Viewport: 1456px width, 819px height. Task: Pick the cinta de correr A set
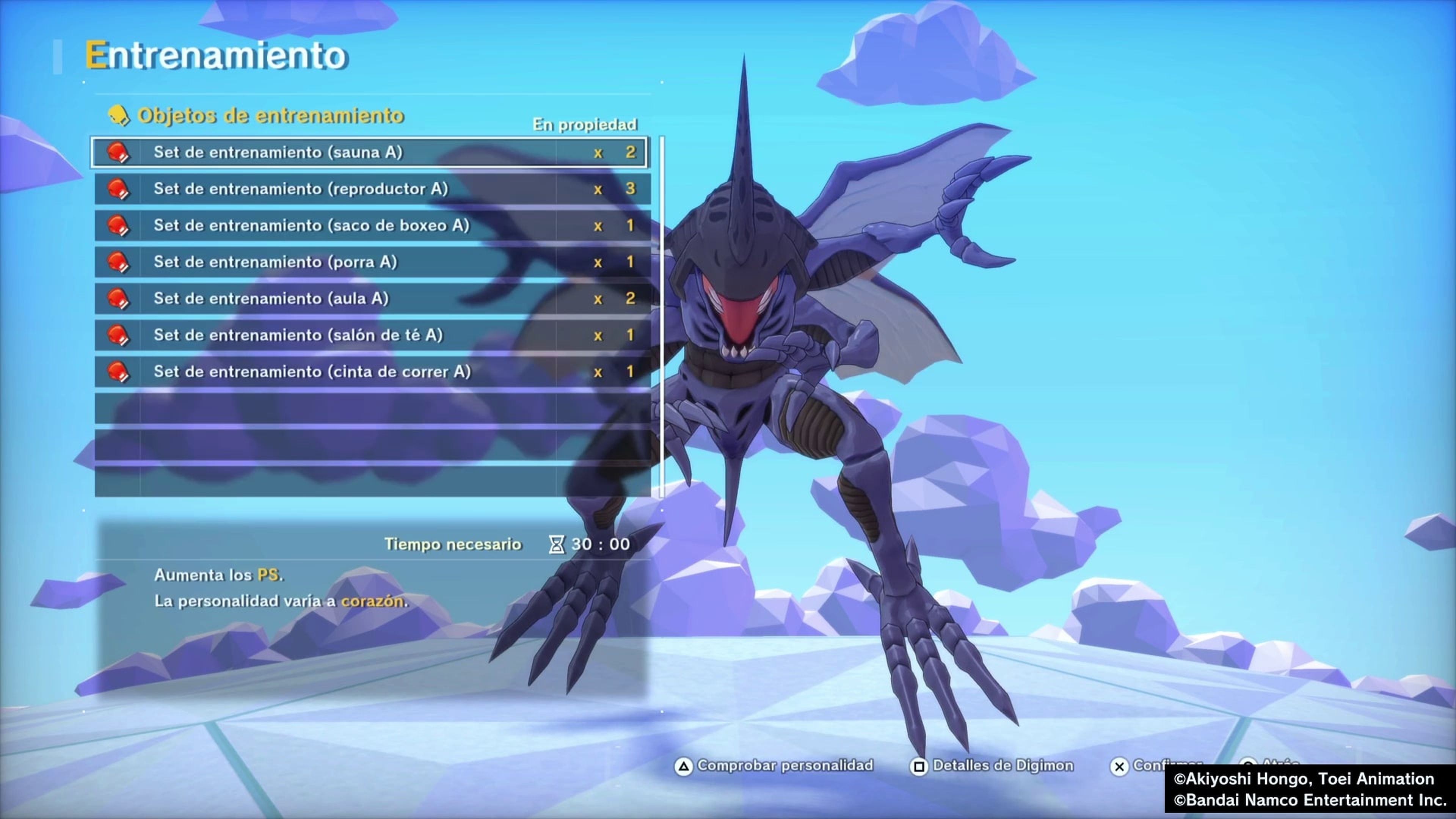click(x=370, y=372)
